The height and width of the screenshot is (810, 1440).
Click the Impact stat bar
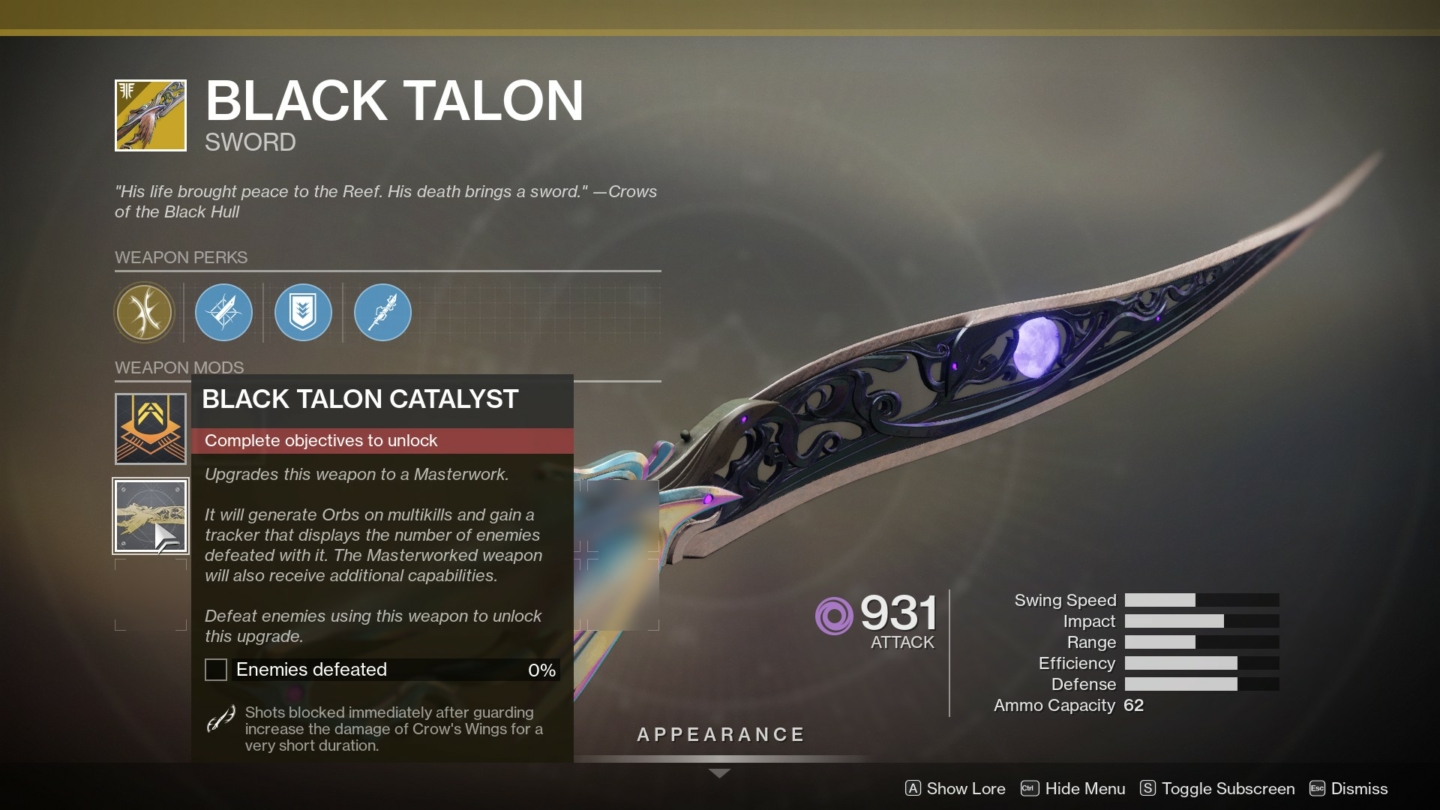(x=1200, y=621)
